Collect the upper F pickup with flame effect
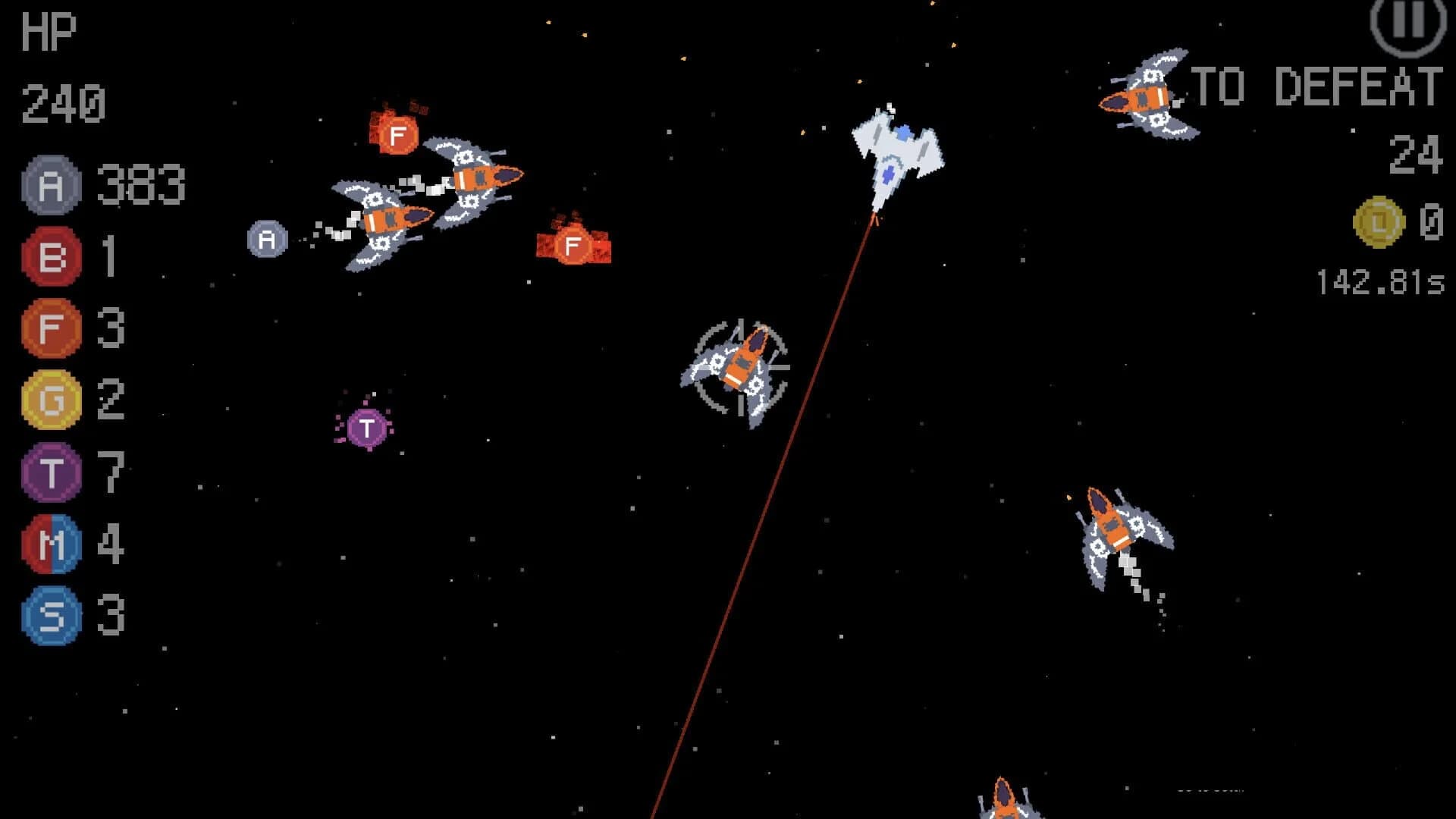 tap(397, 136)
